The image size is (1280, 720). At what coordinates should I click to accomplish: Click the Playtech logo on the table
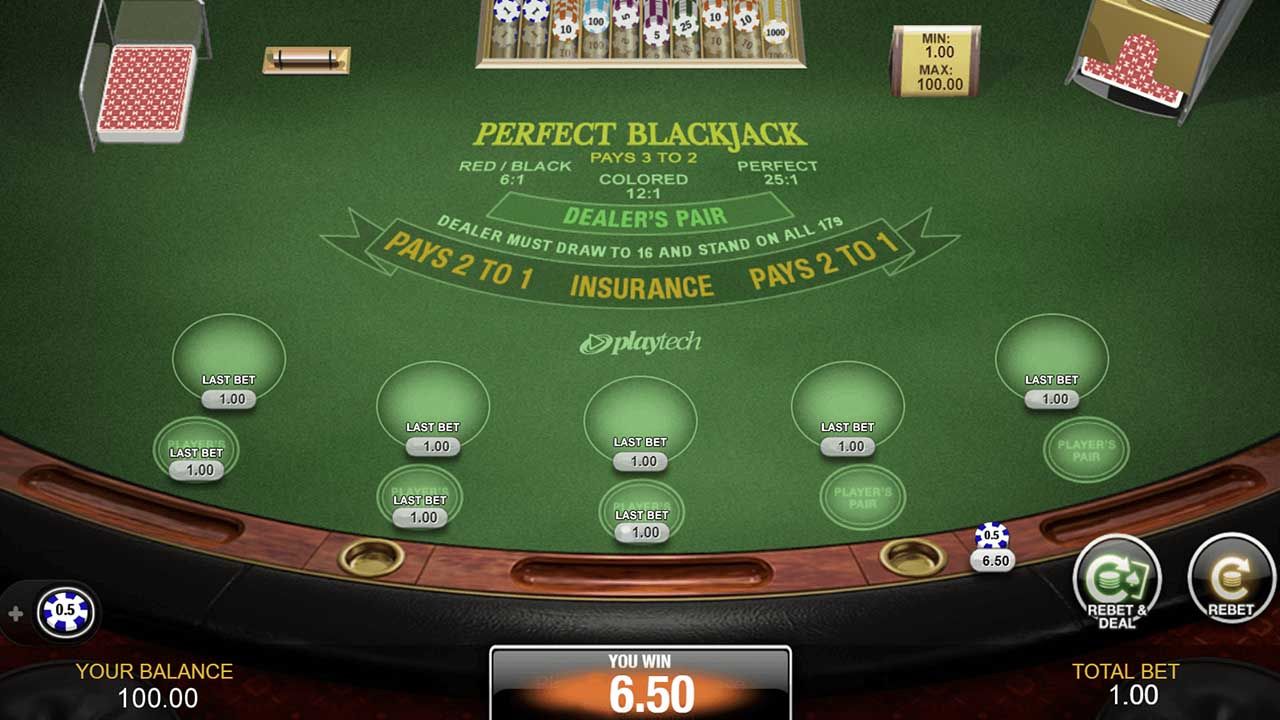(x=640, y=340)
